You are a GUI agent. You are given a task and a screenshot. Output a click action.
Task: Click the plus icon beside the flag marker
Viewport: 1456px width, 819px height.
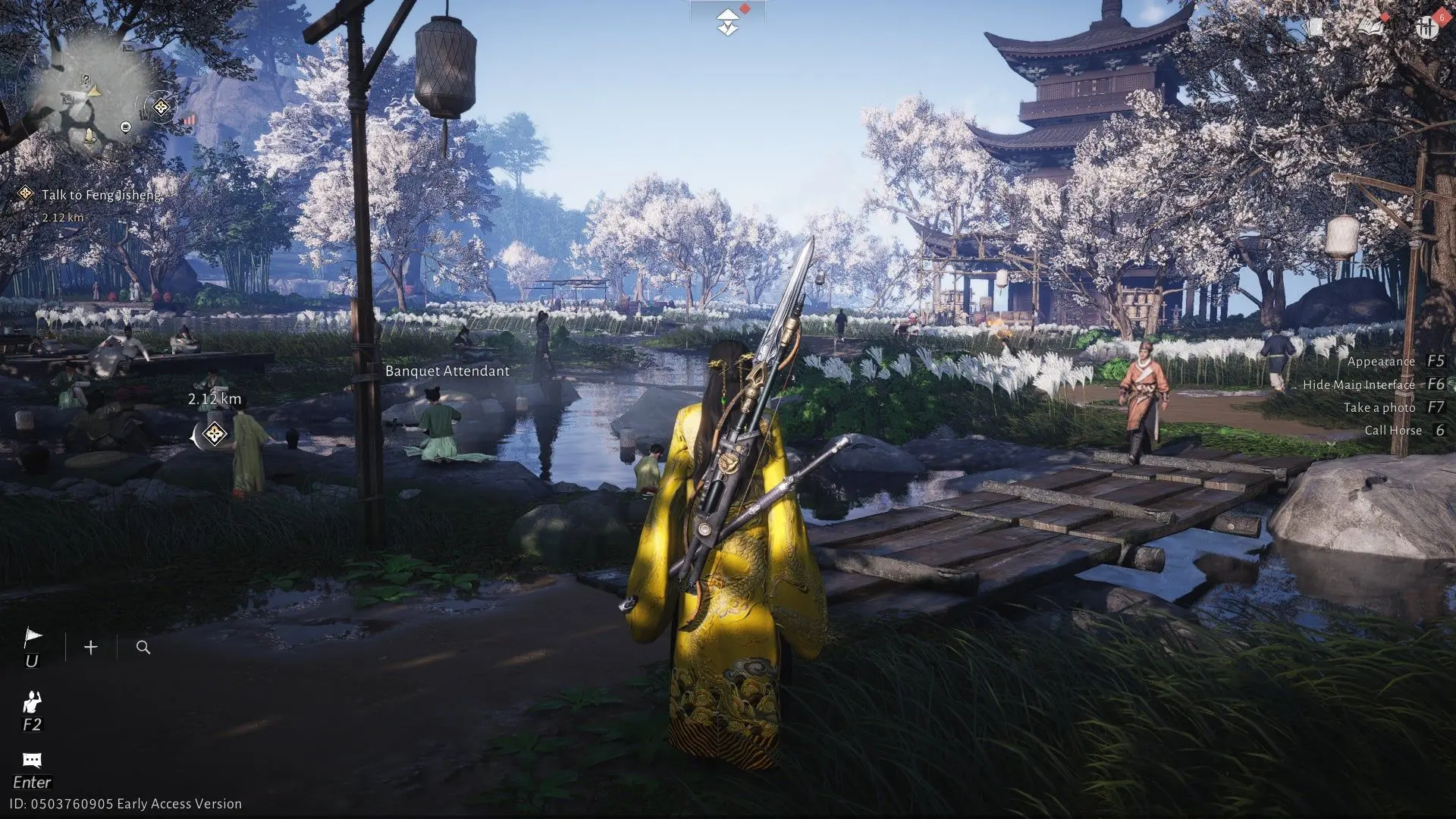[x=90, y=648]
